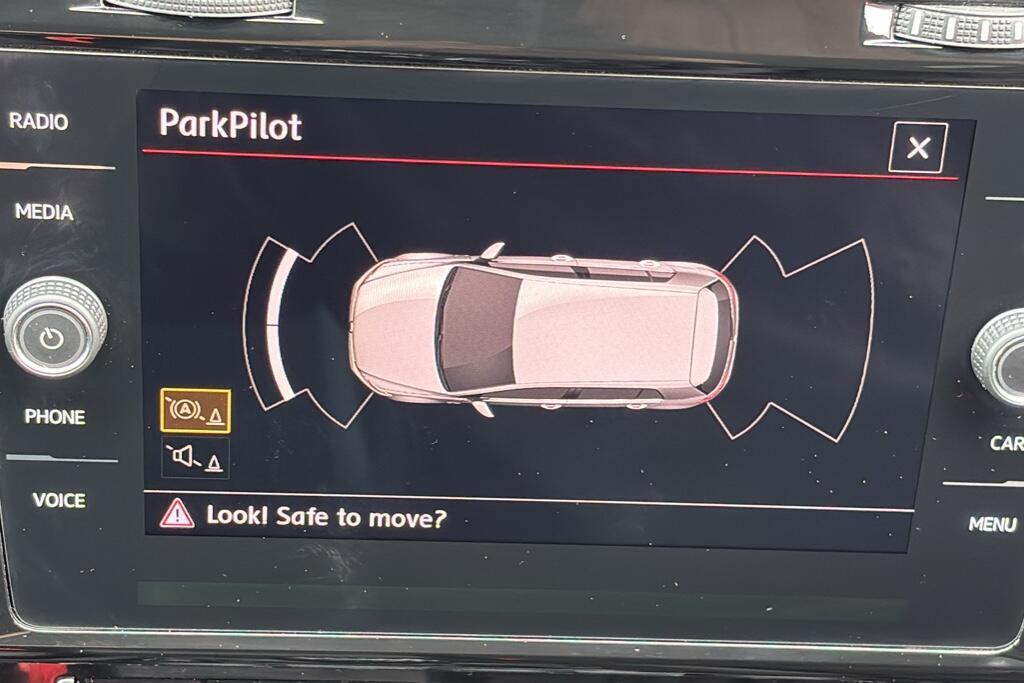Viewport: 1024px width, 683px height.
Task: Toggle the highlighted manoeuvre braking icon
Action: point(195,411)
